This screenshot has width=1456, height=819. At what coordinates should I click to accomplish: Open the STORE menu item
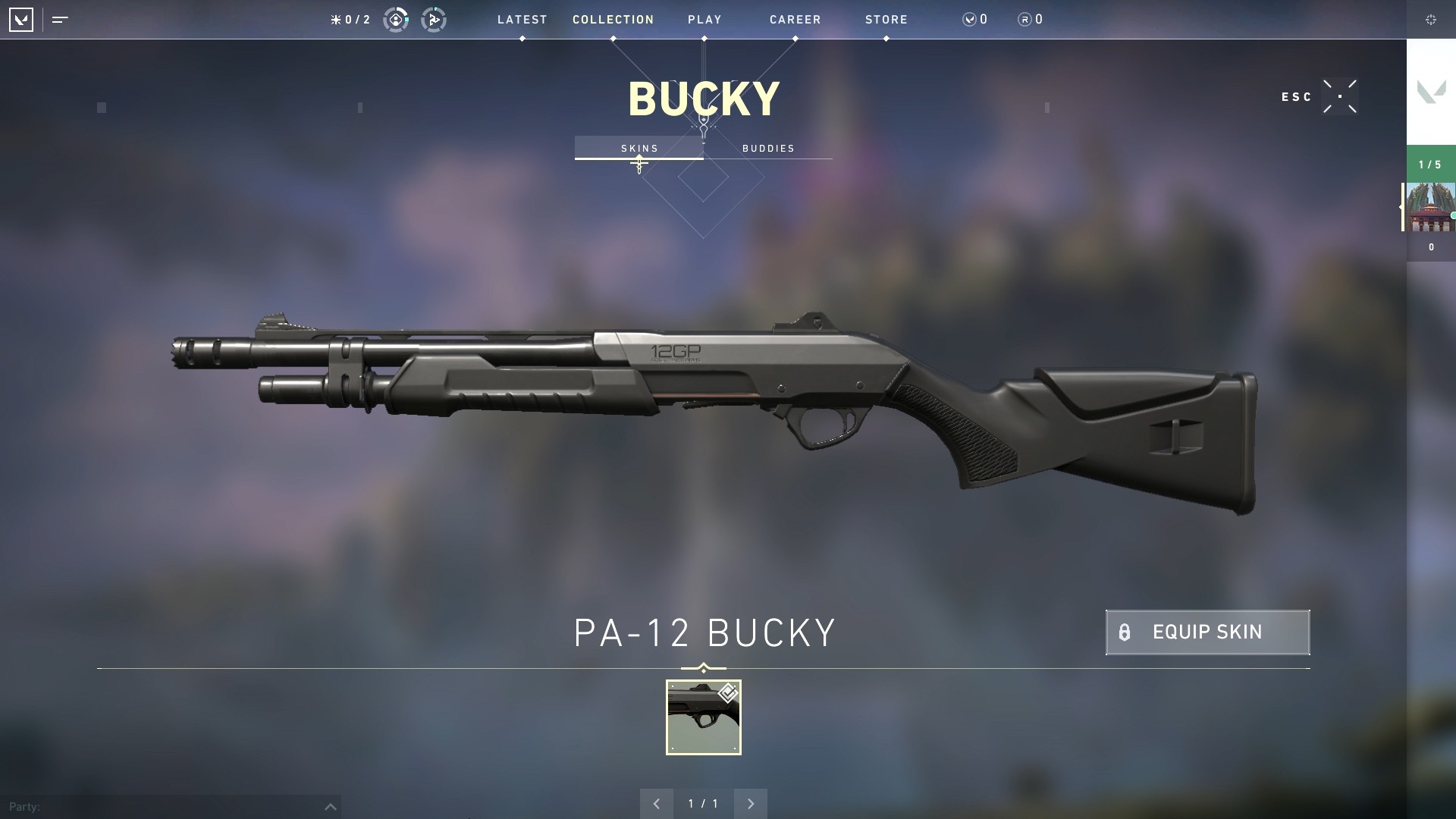click(x=886, y=20)
